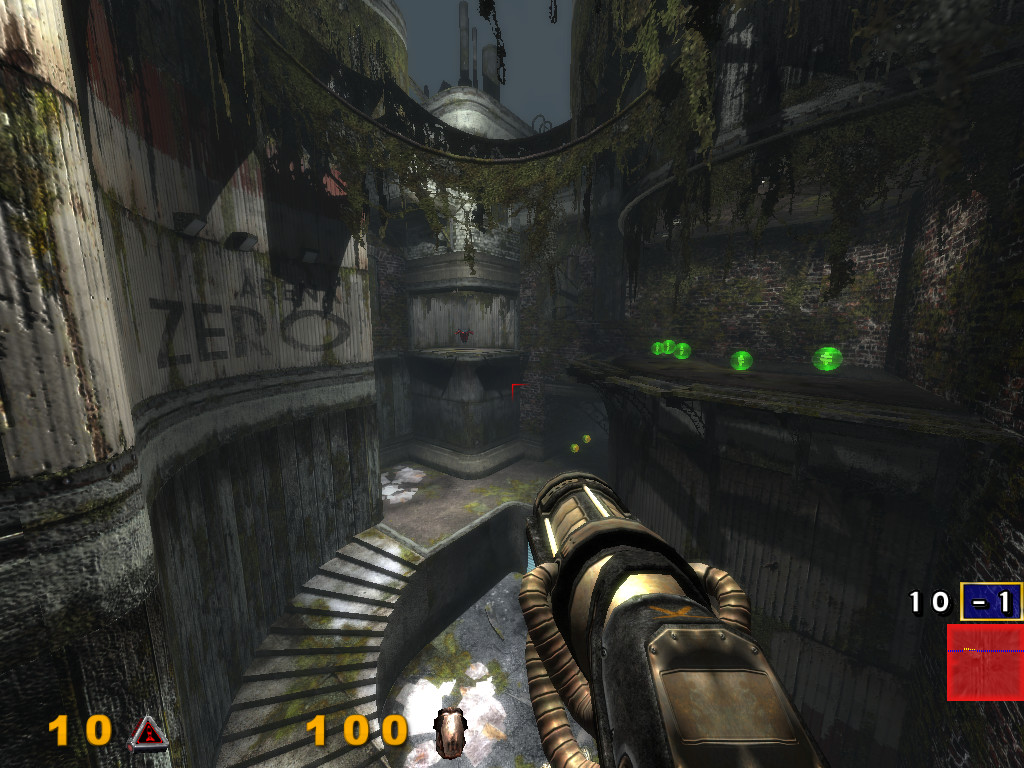
Task: Click the player head health icon
Action: tap(451, 731)
